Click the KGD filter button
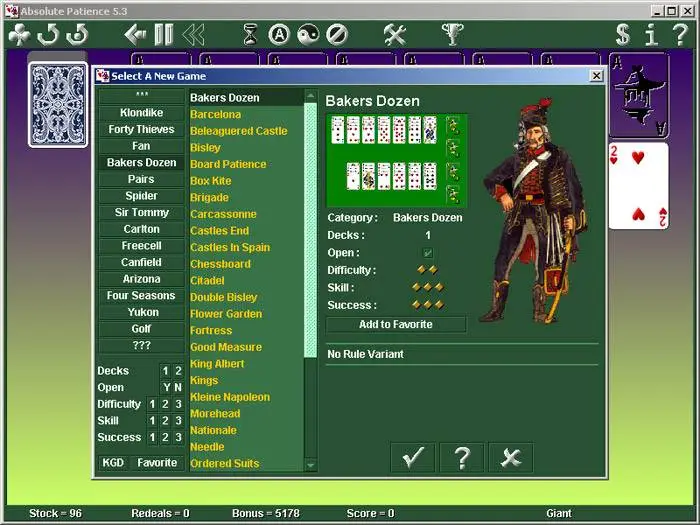 point(113,463)
